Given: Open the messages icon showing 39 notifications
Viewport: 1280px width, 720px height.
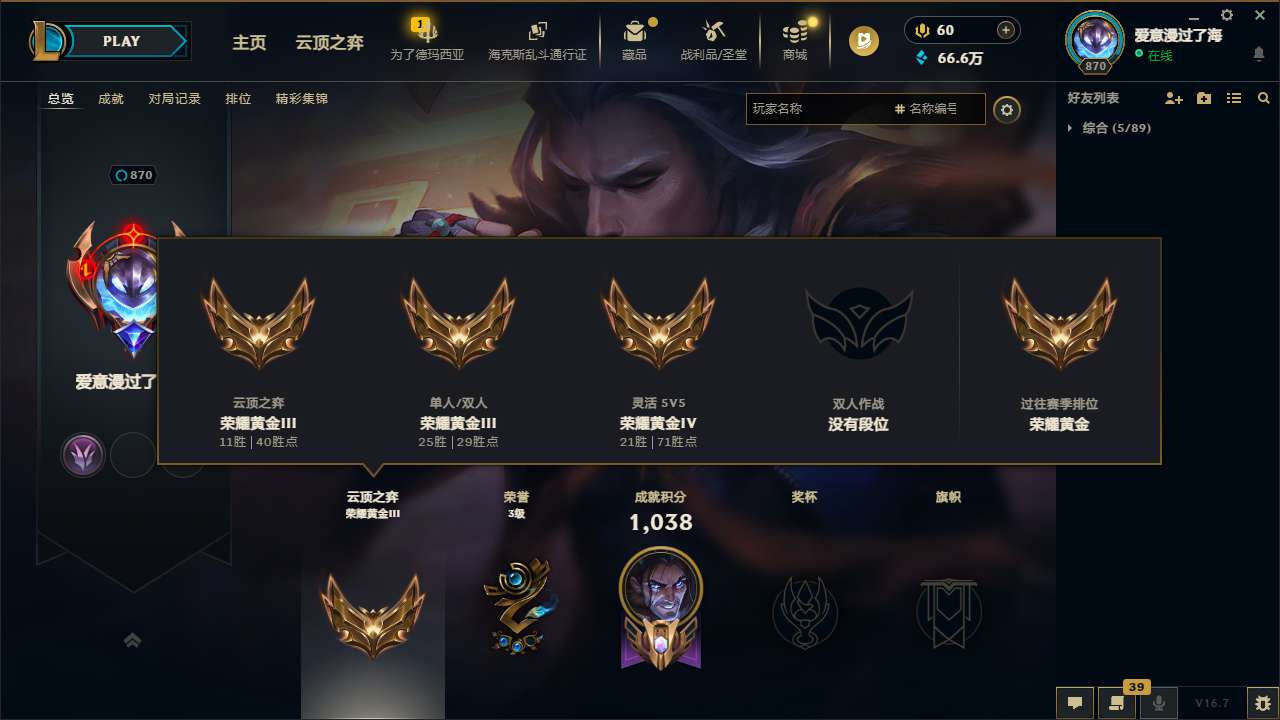Looking at the screenshot, I should (1117, 703).
